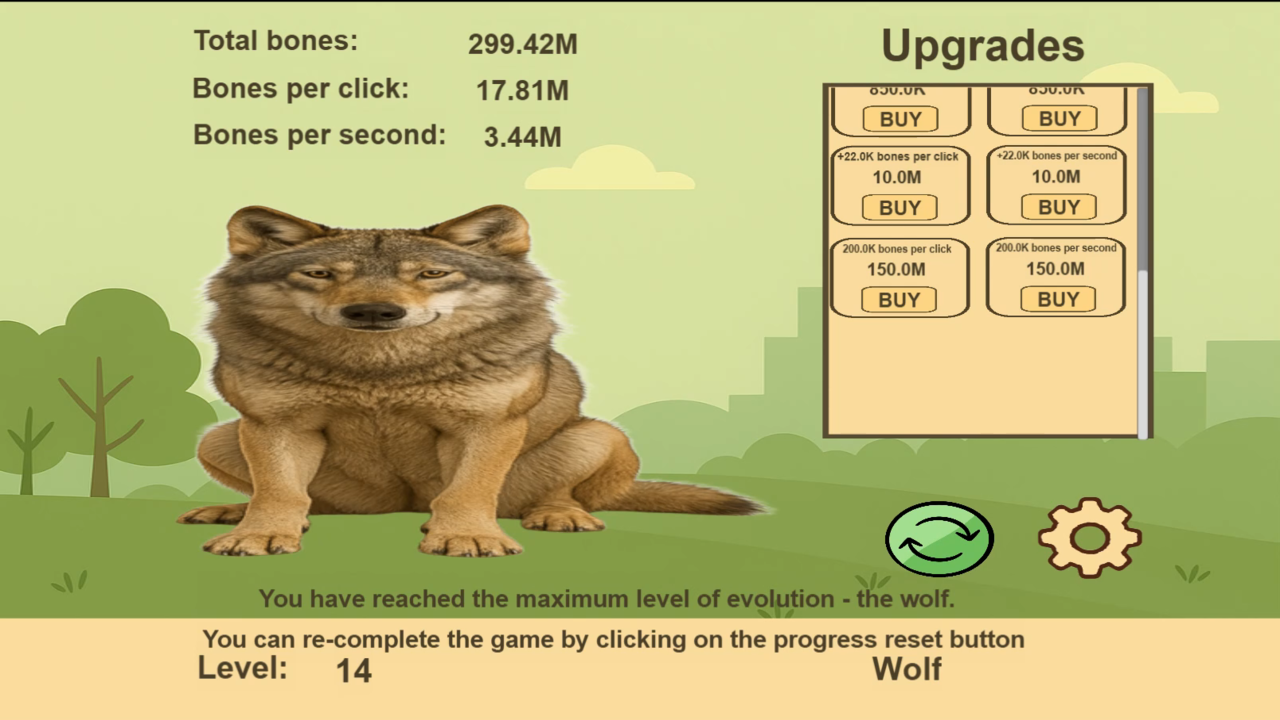Image resolution: width=1280 pixels, height=720 pixels.
Task: Buy the +22.0K bones per second upgrade
Action: point(1057,207)
